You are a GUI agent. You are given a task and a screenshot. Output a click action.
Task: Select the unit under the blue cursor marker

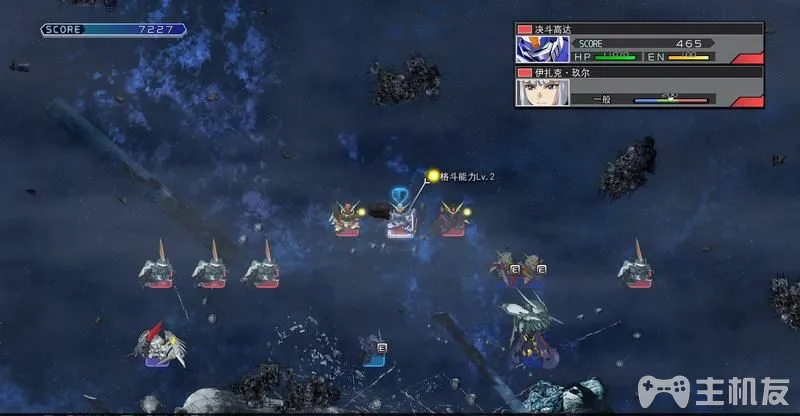(x=401, y=218)
